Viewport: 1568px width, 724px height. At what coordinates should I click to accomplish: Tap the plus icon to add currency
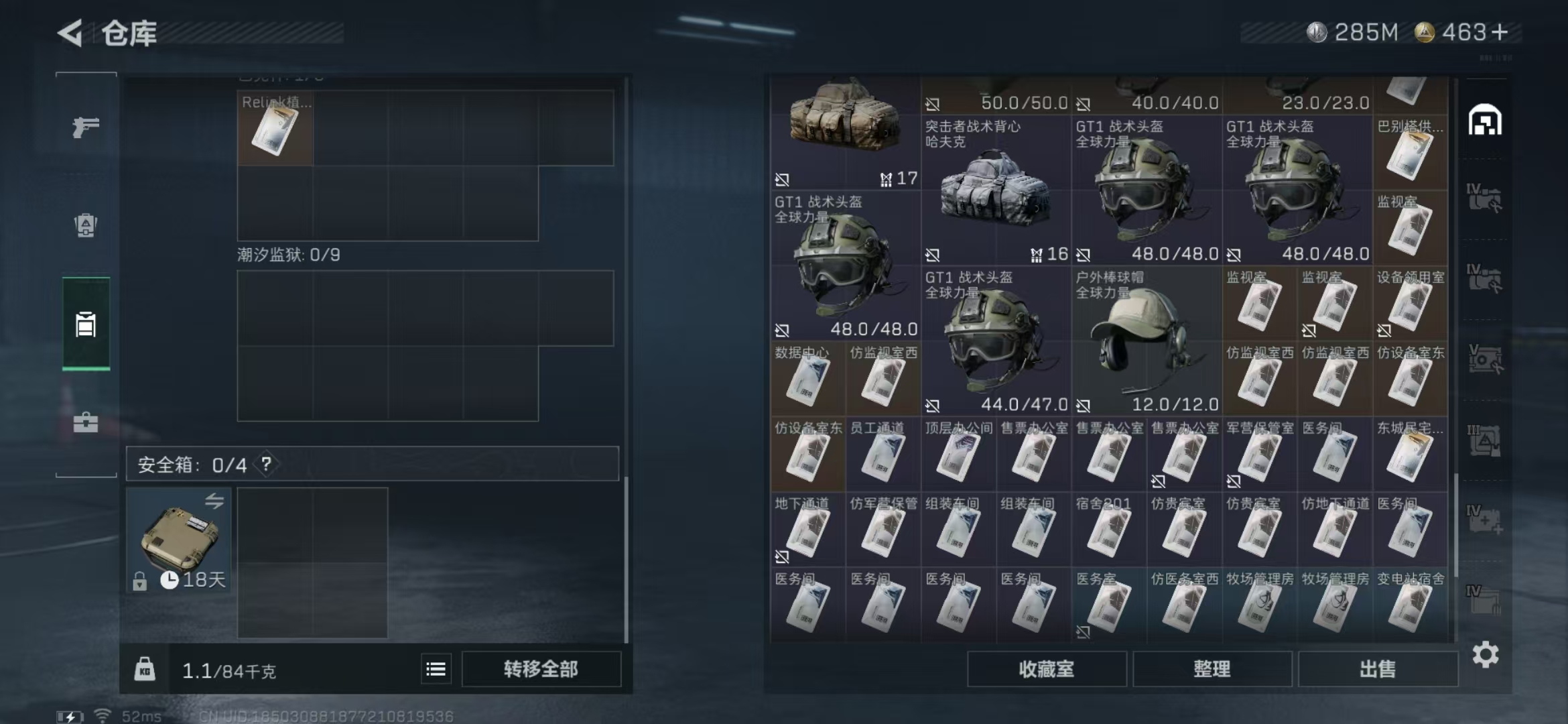(x=1500, y=32)
